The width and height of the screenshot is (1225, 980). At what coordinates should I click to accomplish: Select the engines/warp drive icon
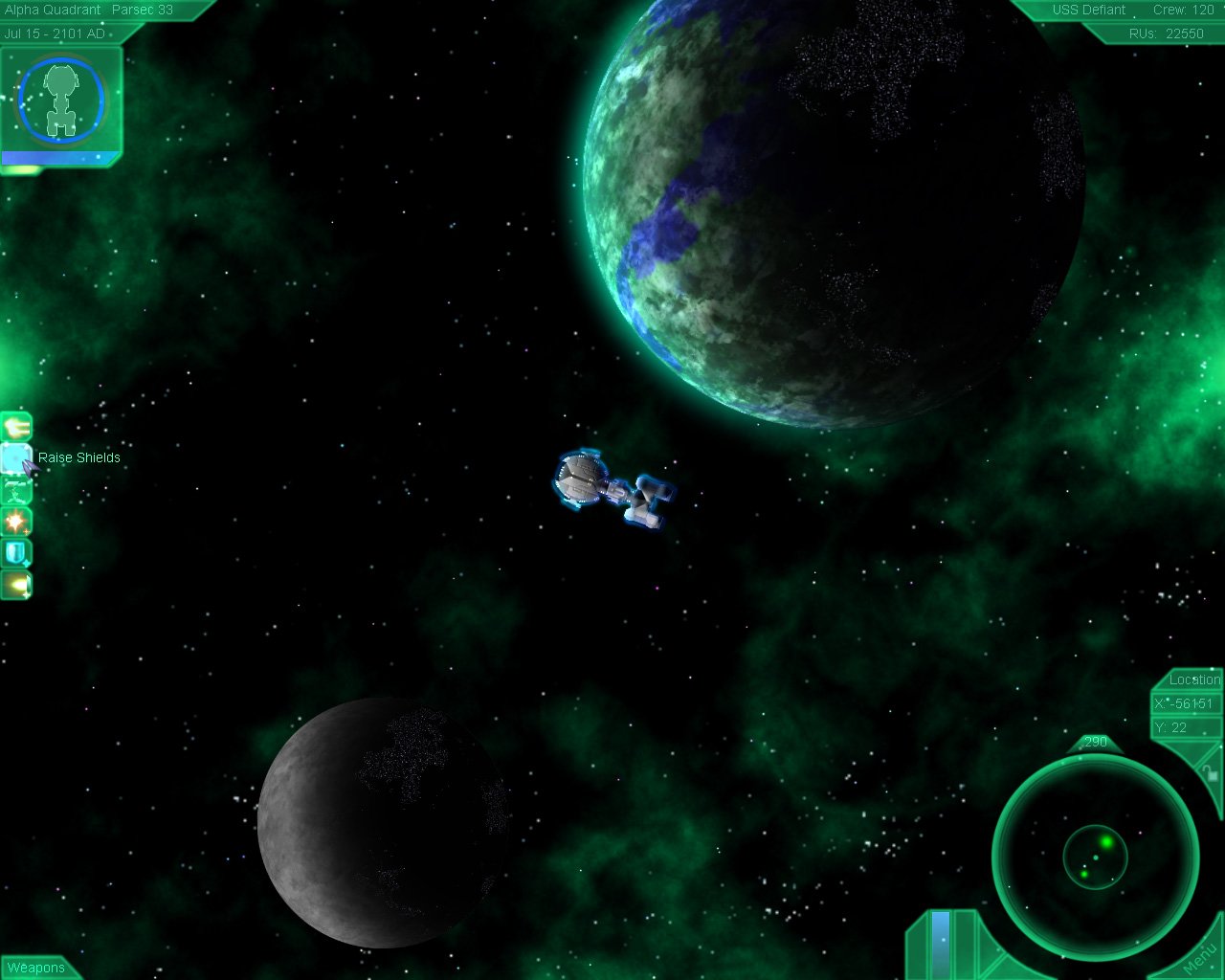pyautogui.click(x=17, y=425)
